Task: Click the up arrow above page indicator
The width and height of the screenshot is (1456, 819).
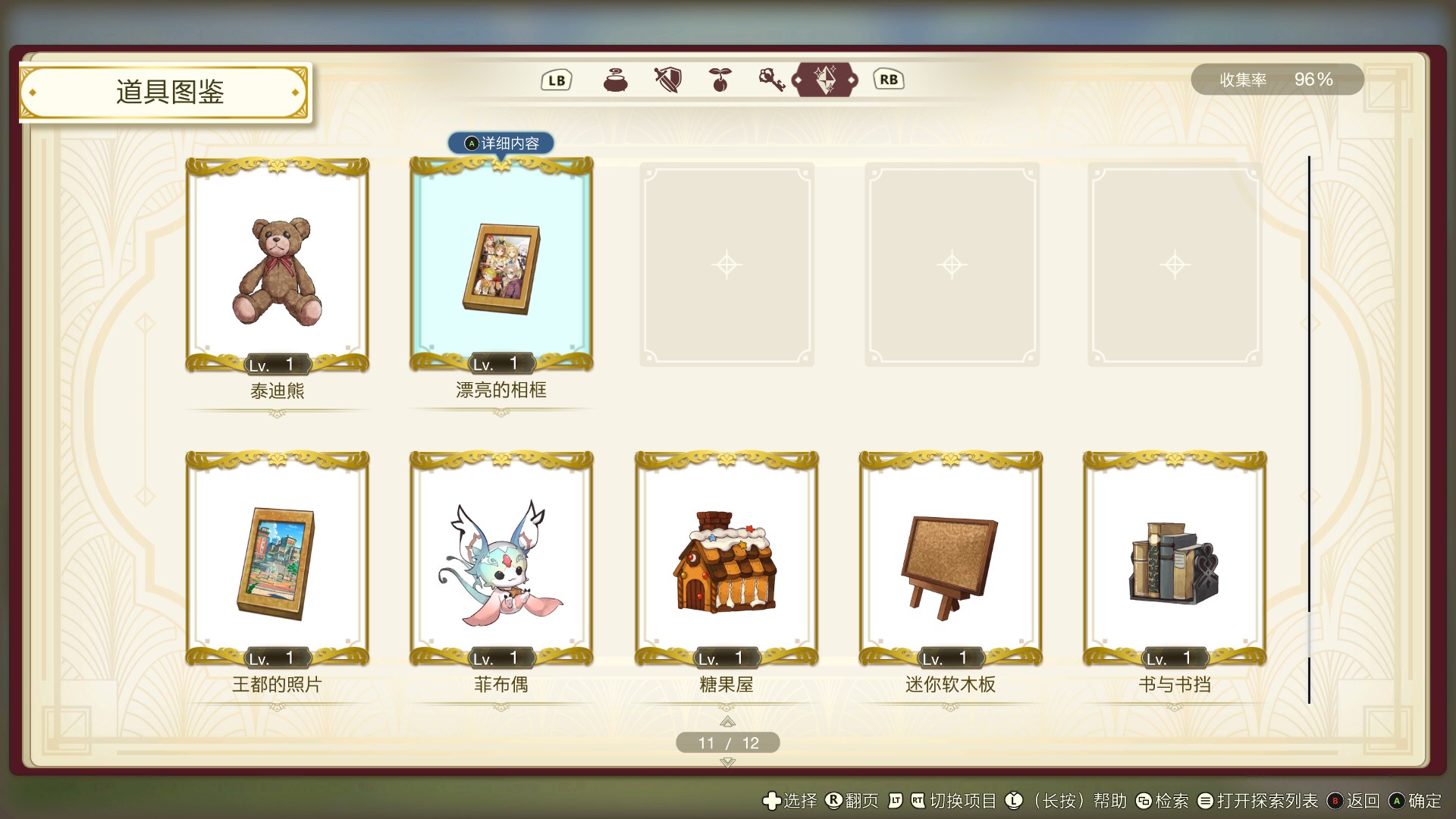Action: pyautogui.click(x=726, y=722)
